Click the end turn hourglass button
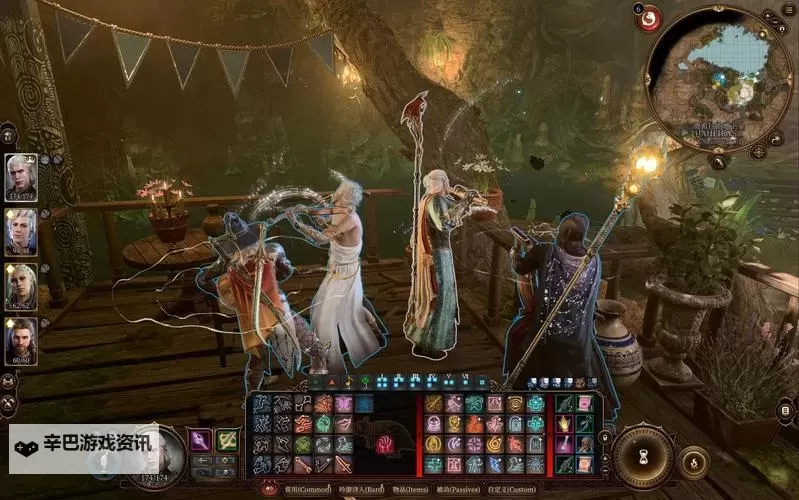Screen dimensions: 799x500 [x=643, y=456]
